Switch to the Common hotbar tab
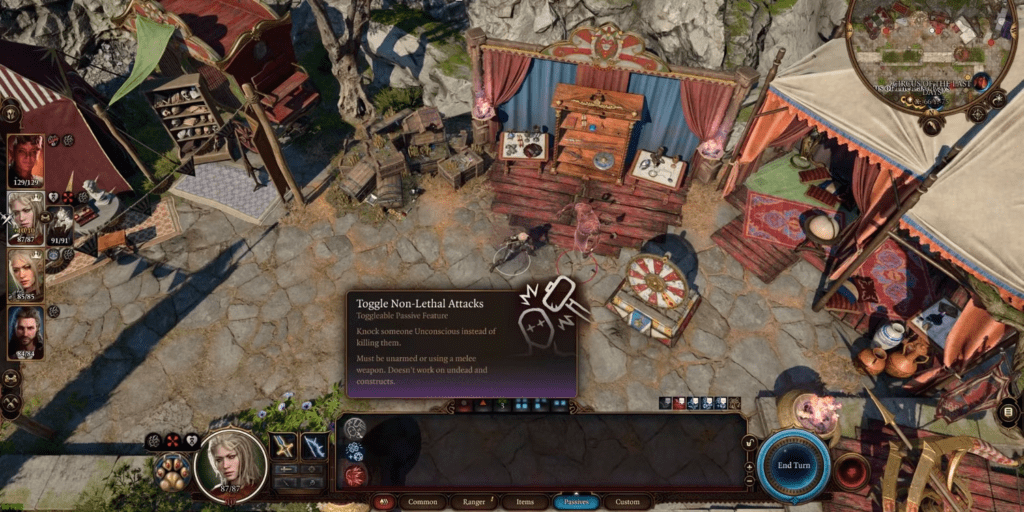 point(423,502)
